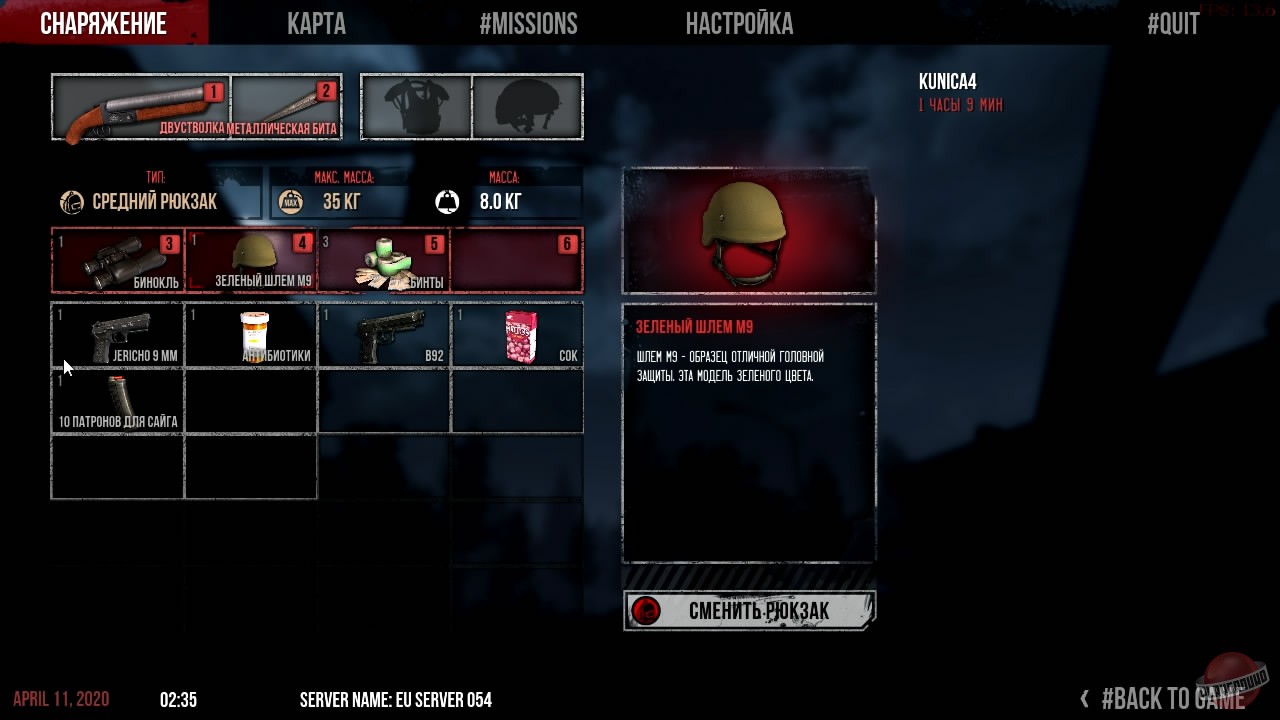1280x720 pixels.
Task: Select the body armor equipment slot
Action: [415, 105]
